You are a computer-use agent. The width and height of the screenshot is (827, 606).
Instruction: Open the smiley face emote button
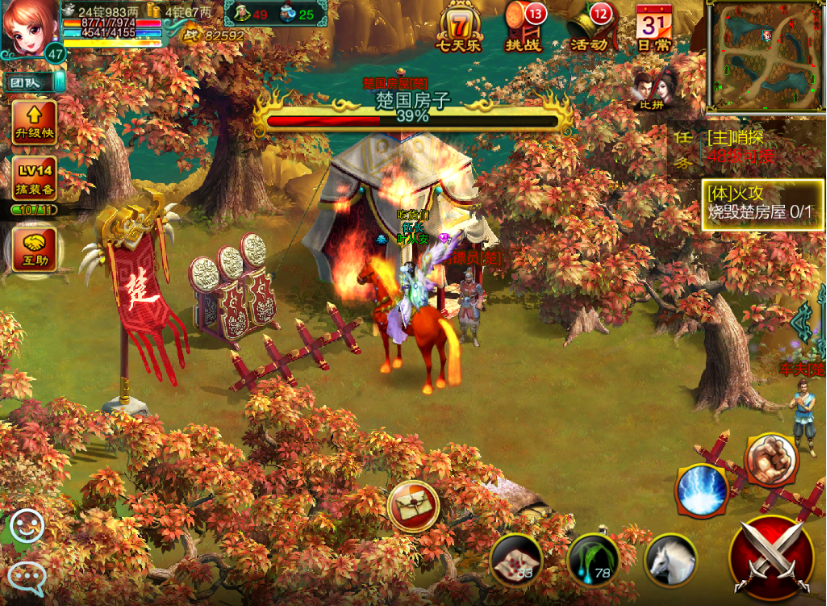[26, 526]
